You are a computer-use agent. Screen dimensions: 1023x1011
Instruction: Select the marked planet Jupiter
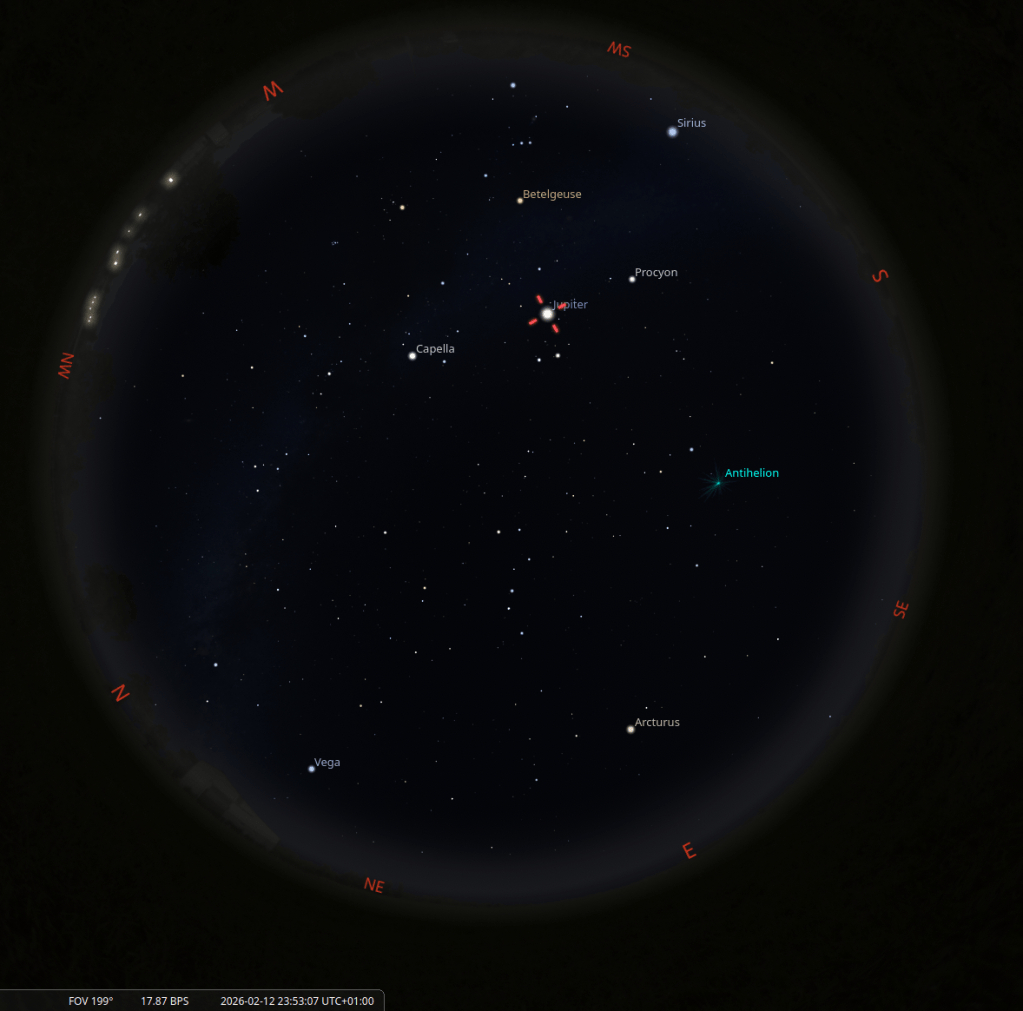(547, 314)
